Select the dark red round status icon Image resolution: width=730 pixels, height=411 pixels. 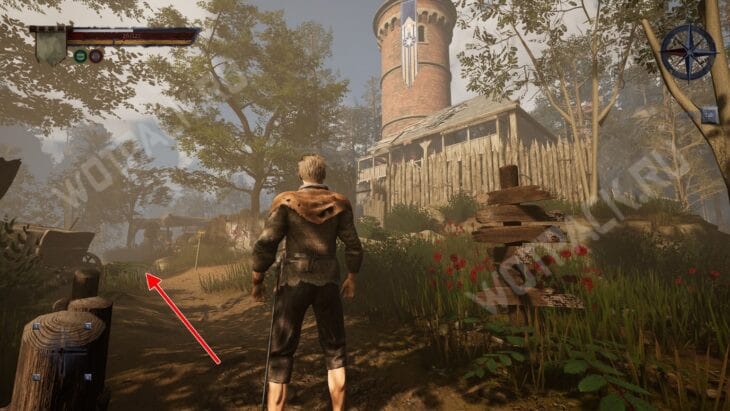pos(96,56)
